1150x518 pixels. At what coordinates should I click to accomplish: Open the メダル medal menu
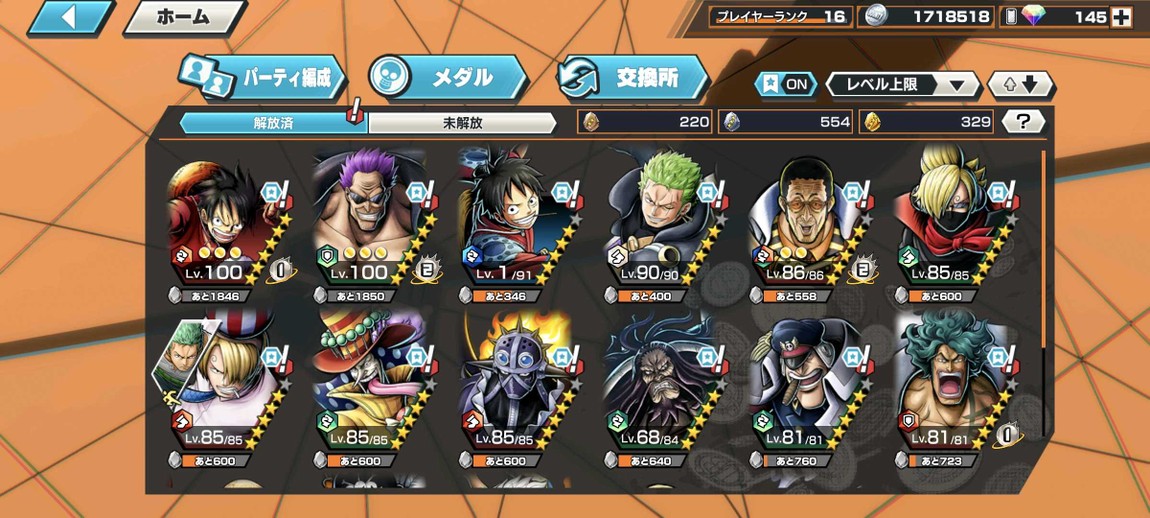pos(447,77)
